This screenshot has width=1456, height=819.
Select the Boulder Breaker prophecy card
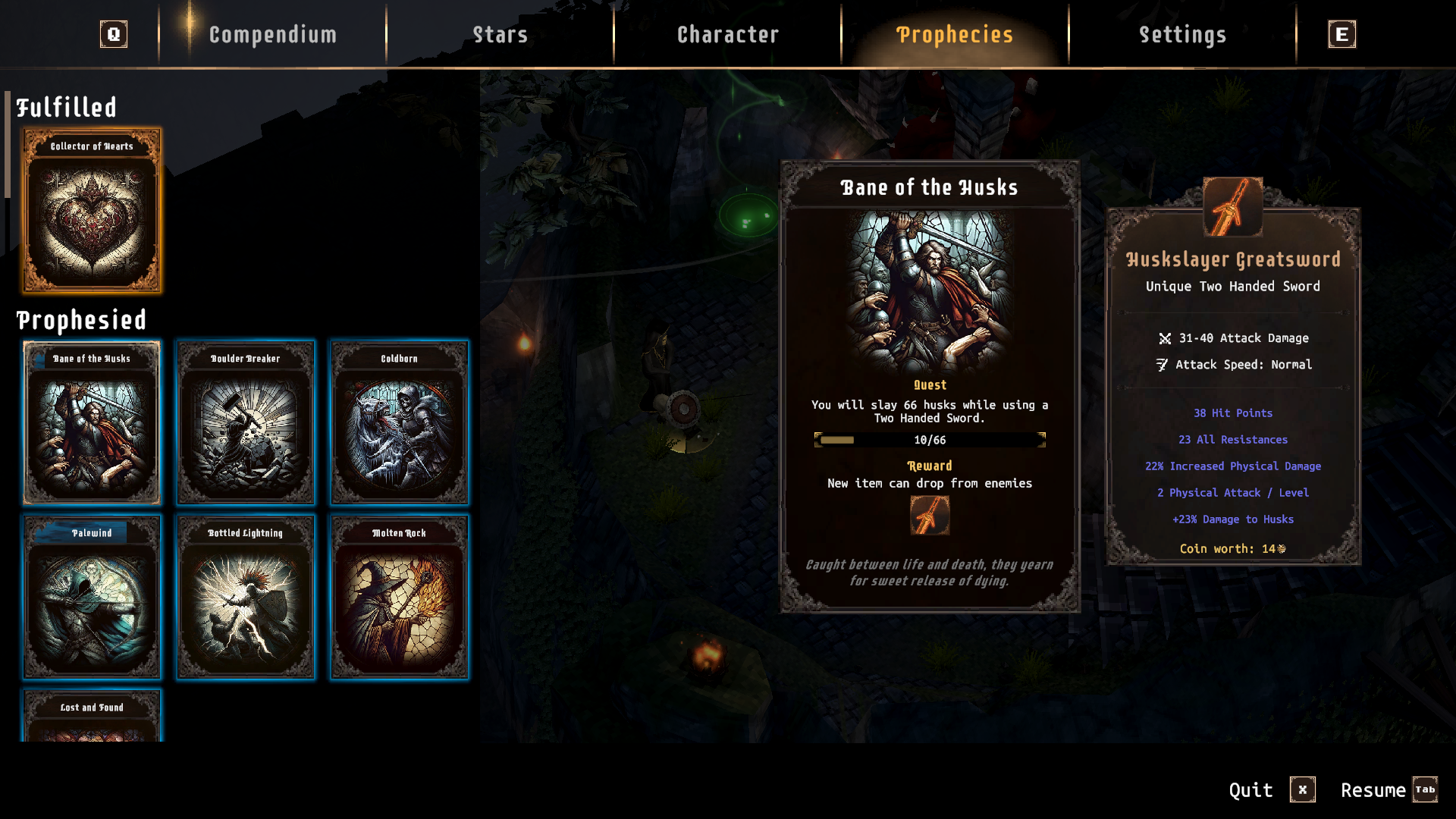(246, 422)
